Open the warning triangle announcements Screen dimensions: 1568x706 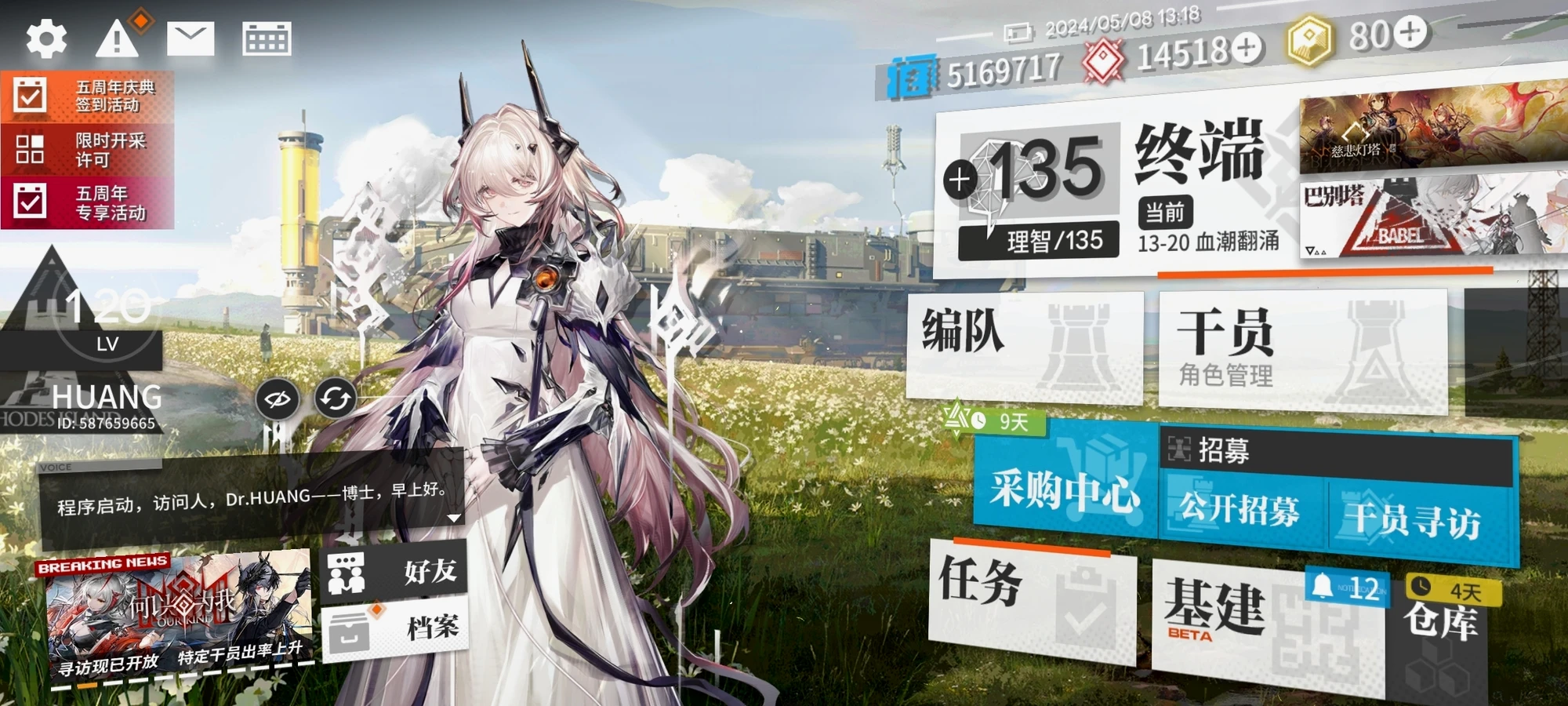(117, 38)
